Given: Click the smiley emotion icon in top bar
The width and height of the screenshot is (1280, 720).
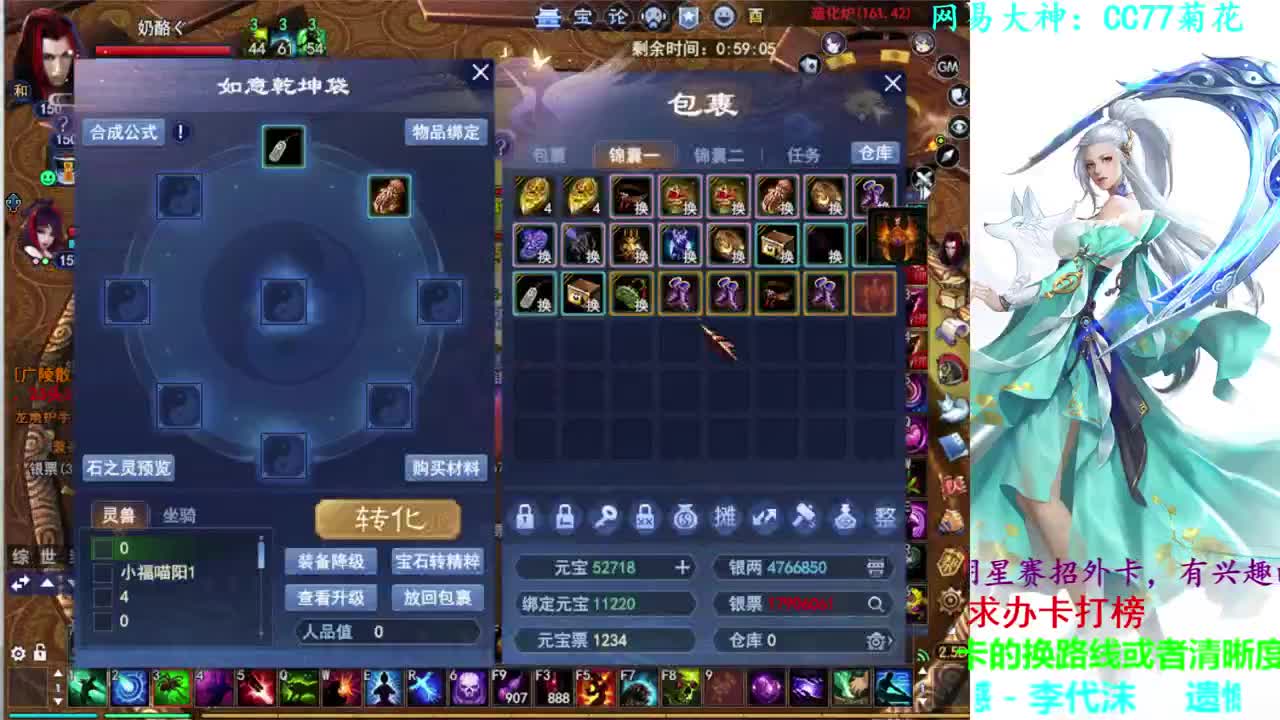Looking at the screenshot, I should point(725,18).
